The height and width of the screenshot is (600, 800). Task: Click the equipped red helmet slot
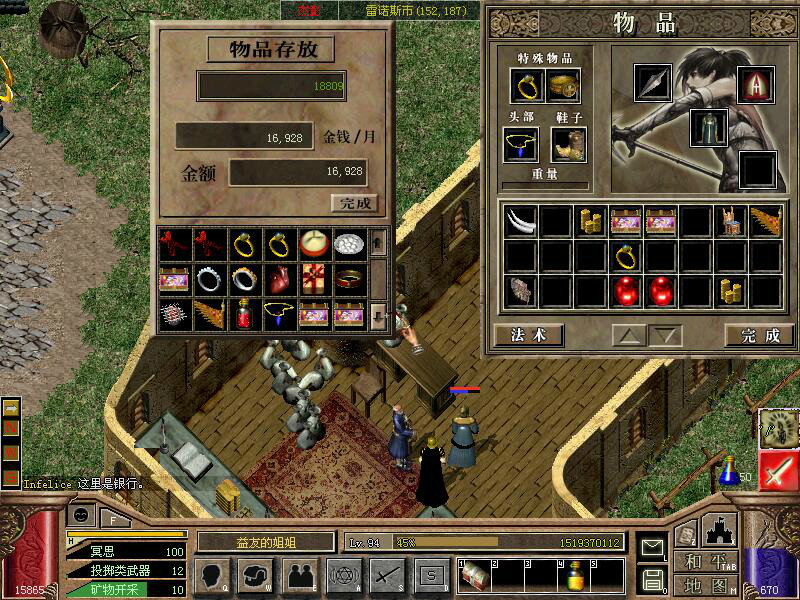click(x=756, y=86)
